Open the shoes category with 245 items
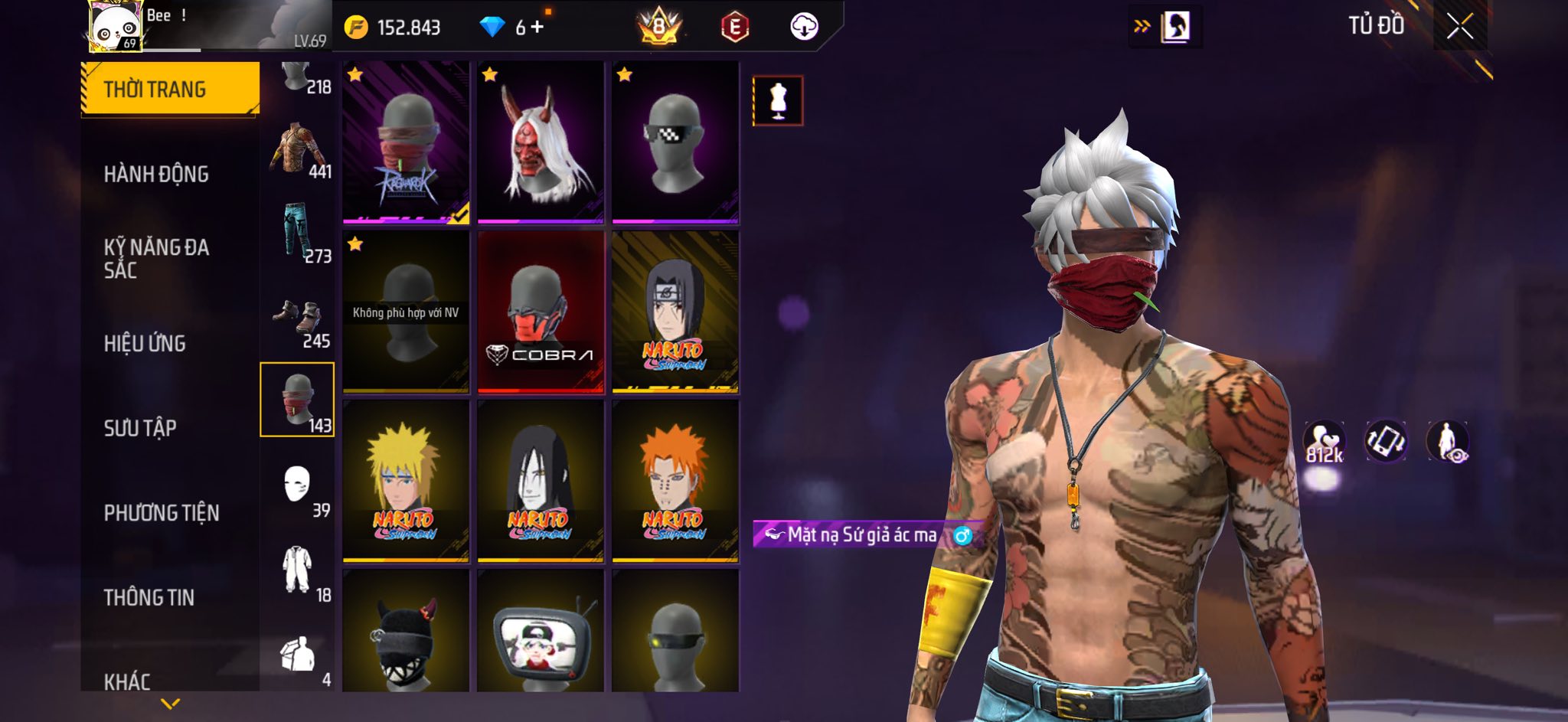Screen dimensions: 1568x722 pyautogui.click(x=298, y=319)
